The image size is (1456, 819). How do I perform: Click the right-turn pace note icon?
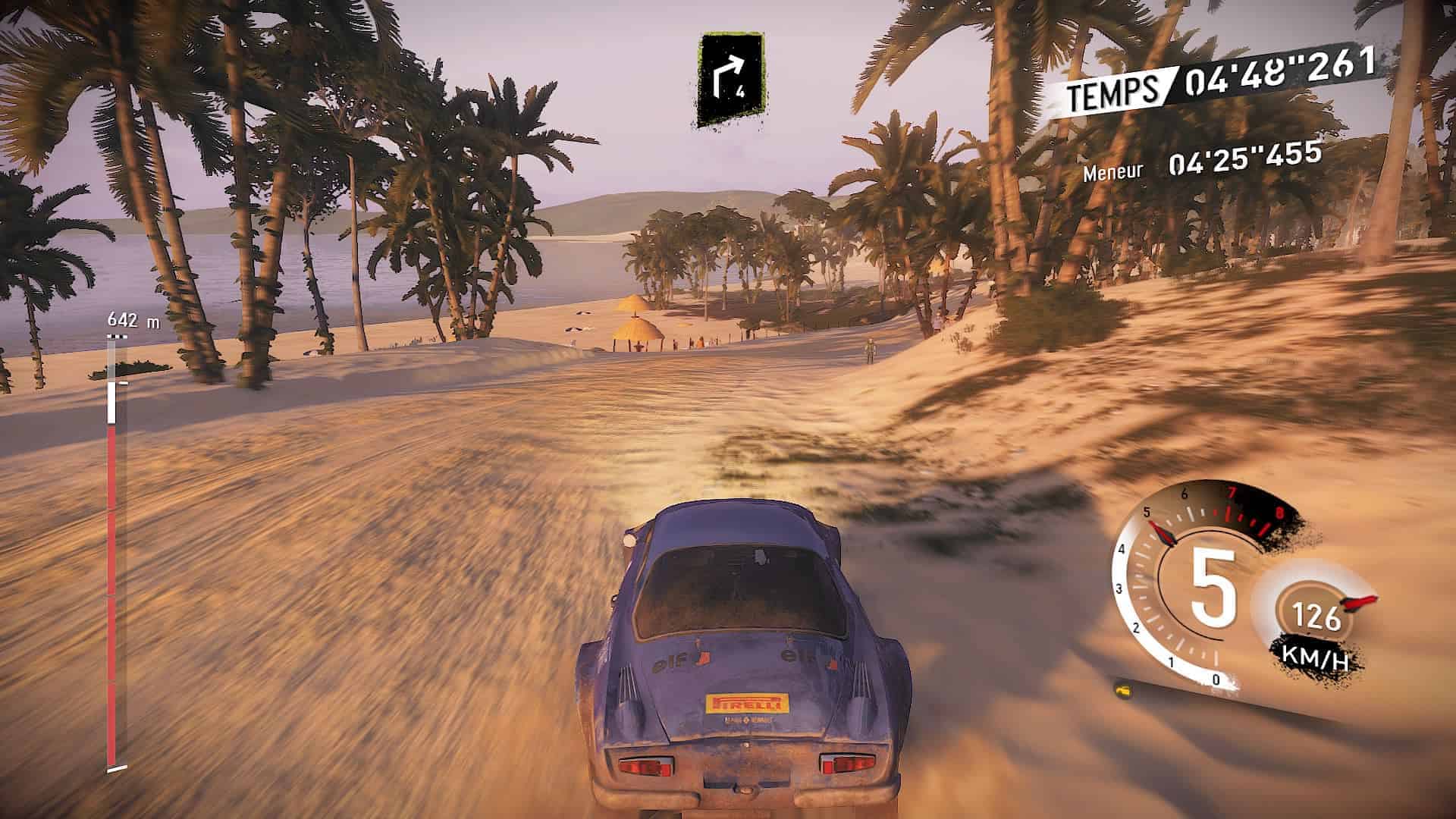point(730,80)
